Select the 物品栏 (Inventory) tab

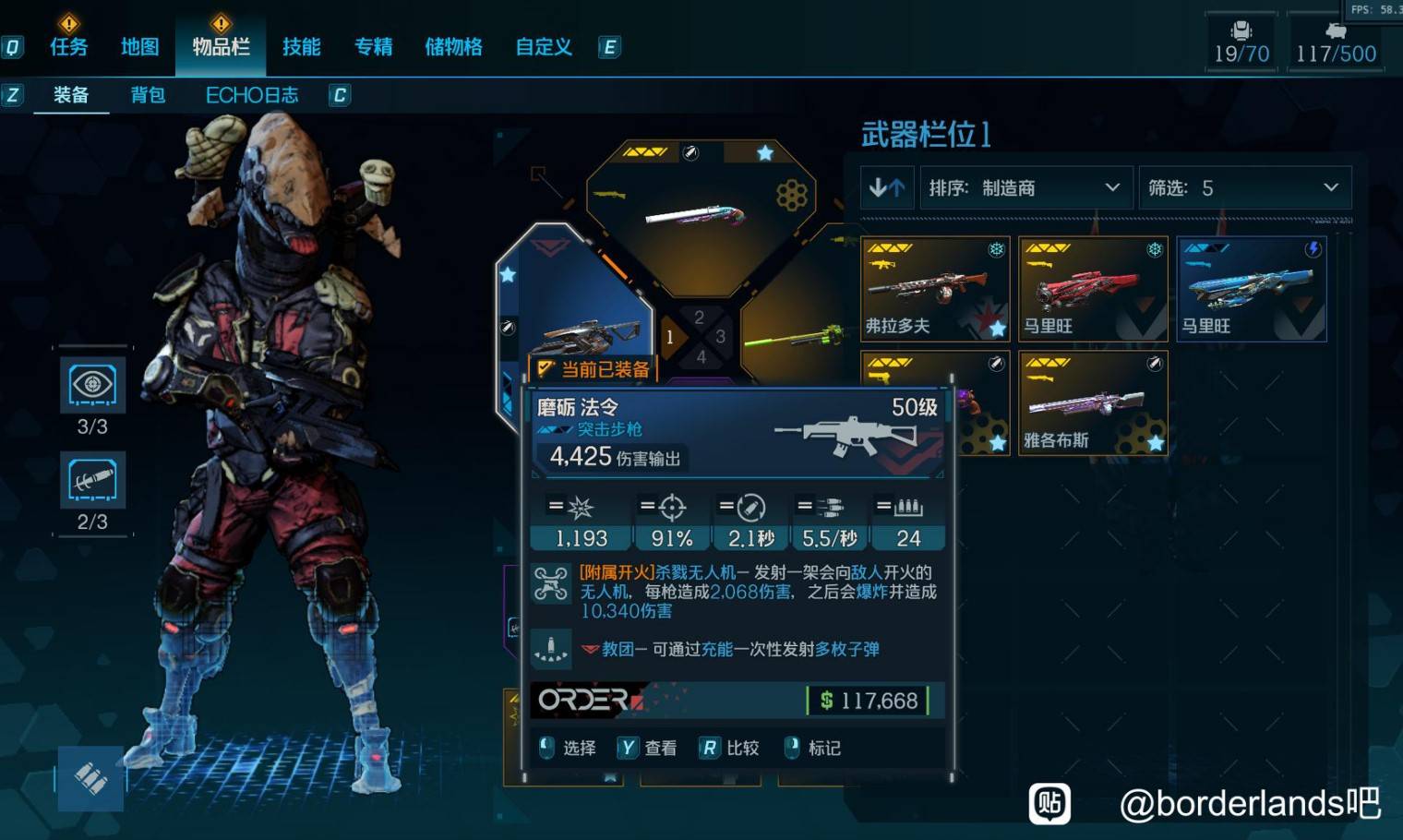pyautogui.click(x=221, y=46)
